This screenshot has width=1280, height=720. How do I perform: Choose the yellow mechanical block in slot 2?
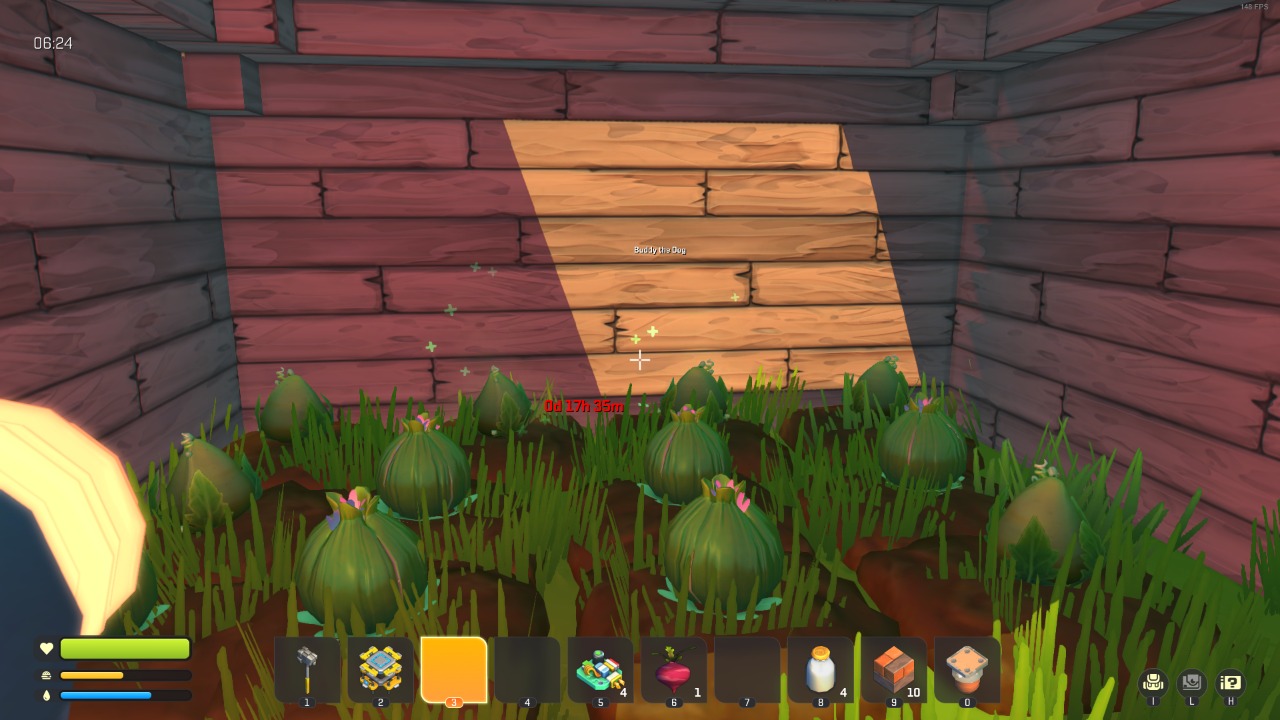pos(381,669)
